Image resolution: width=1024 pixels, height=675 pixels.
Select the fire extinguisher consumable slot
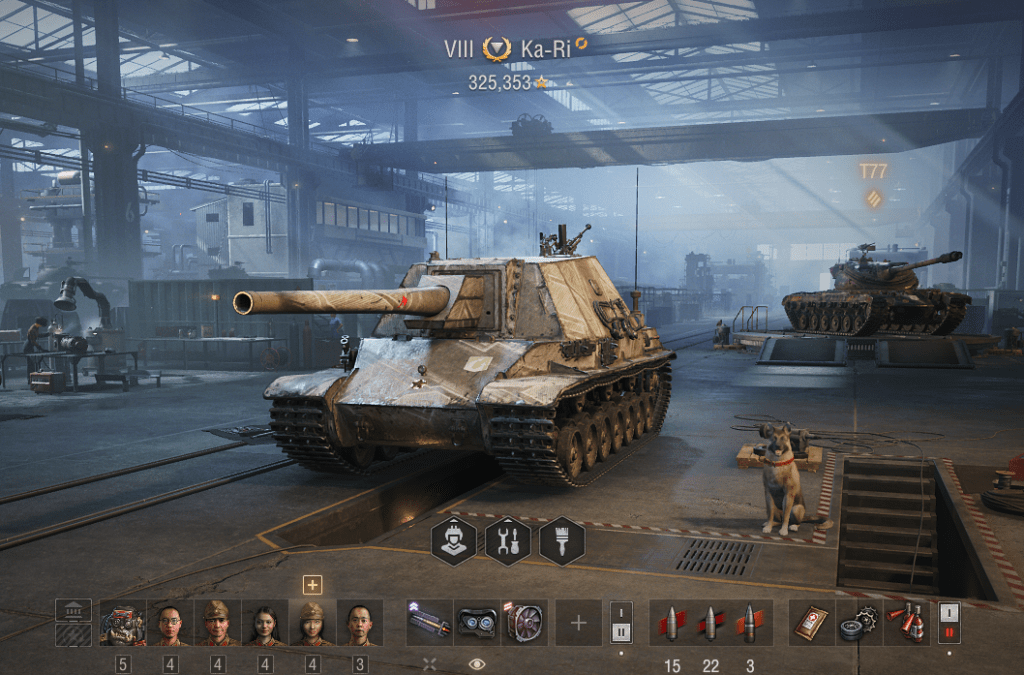(907, 623)
